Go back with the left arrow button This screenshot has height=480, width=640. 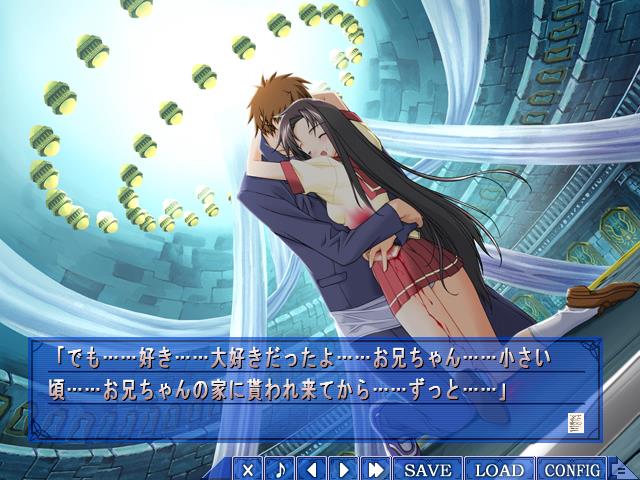pyautogui.click(x=312, y=469)
